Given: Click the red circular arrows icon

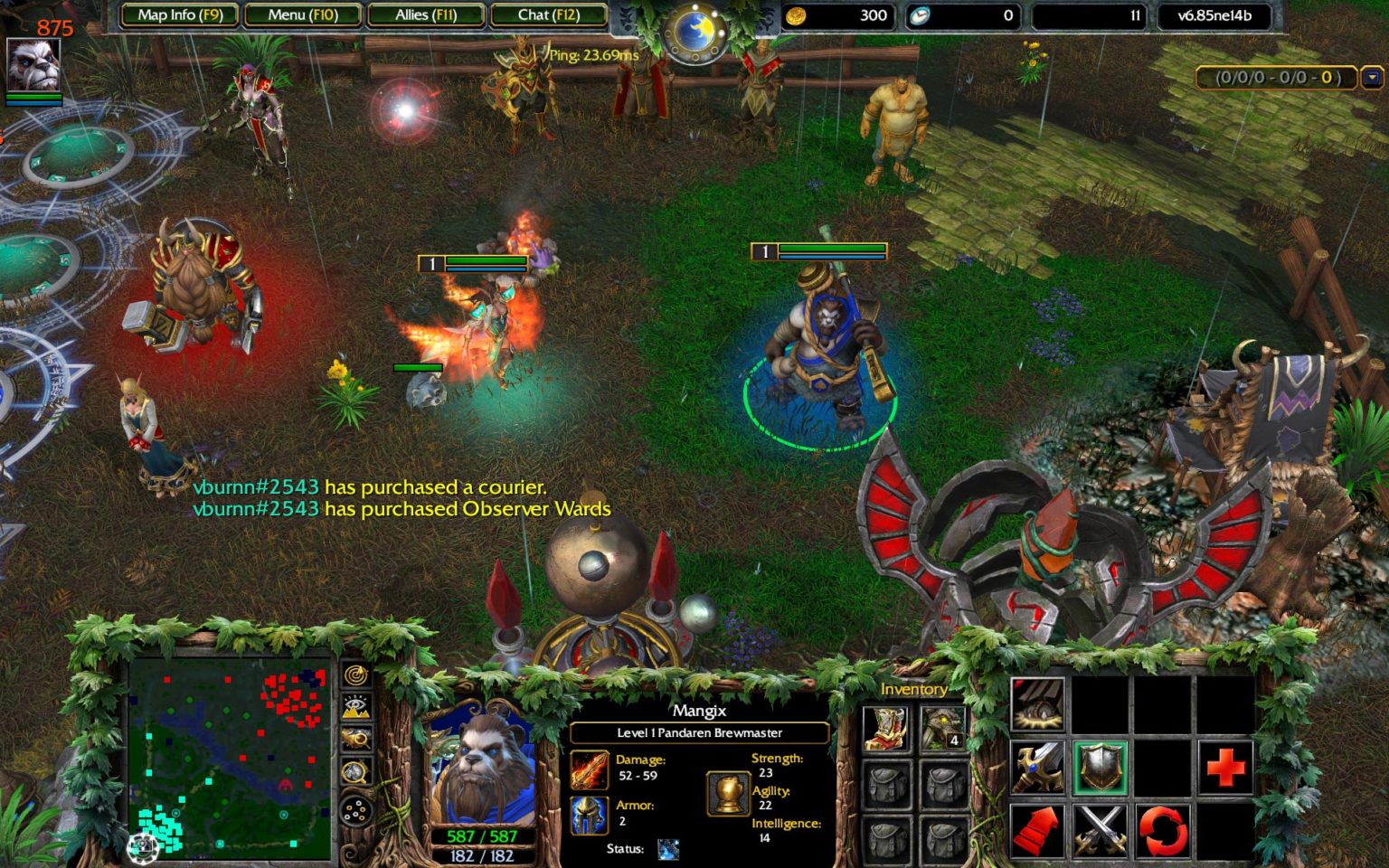Looking at the screenshot, I should pos(1162,832).
